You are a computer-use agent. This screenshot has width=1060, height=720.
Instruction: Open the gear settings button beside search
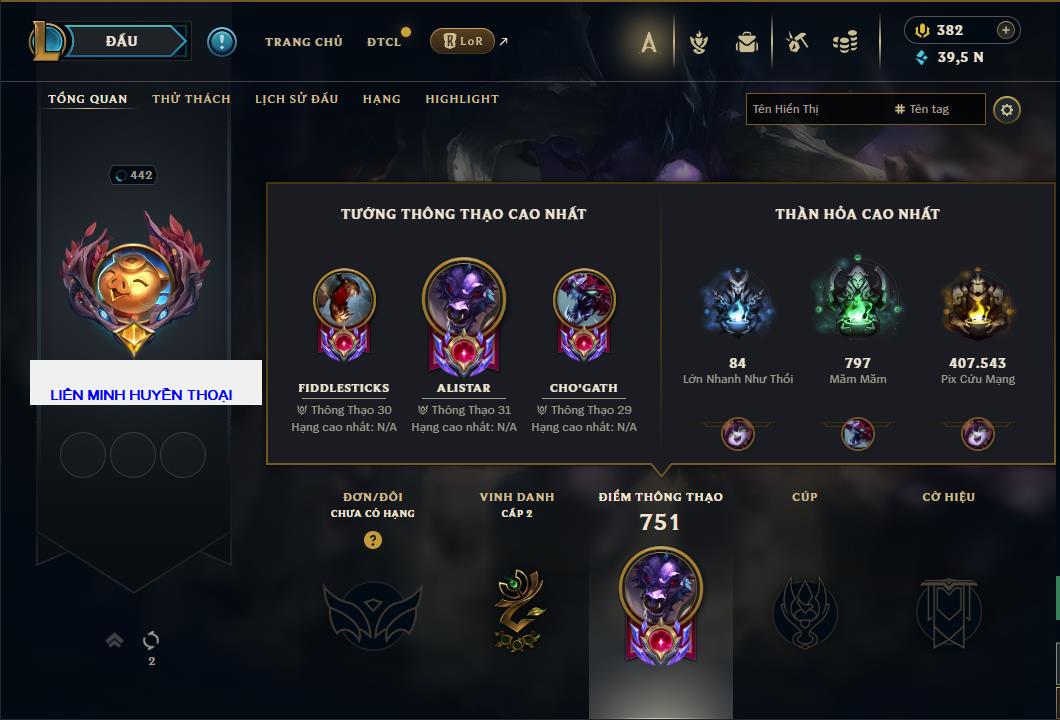(x=1007, y=109)
